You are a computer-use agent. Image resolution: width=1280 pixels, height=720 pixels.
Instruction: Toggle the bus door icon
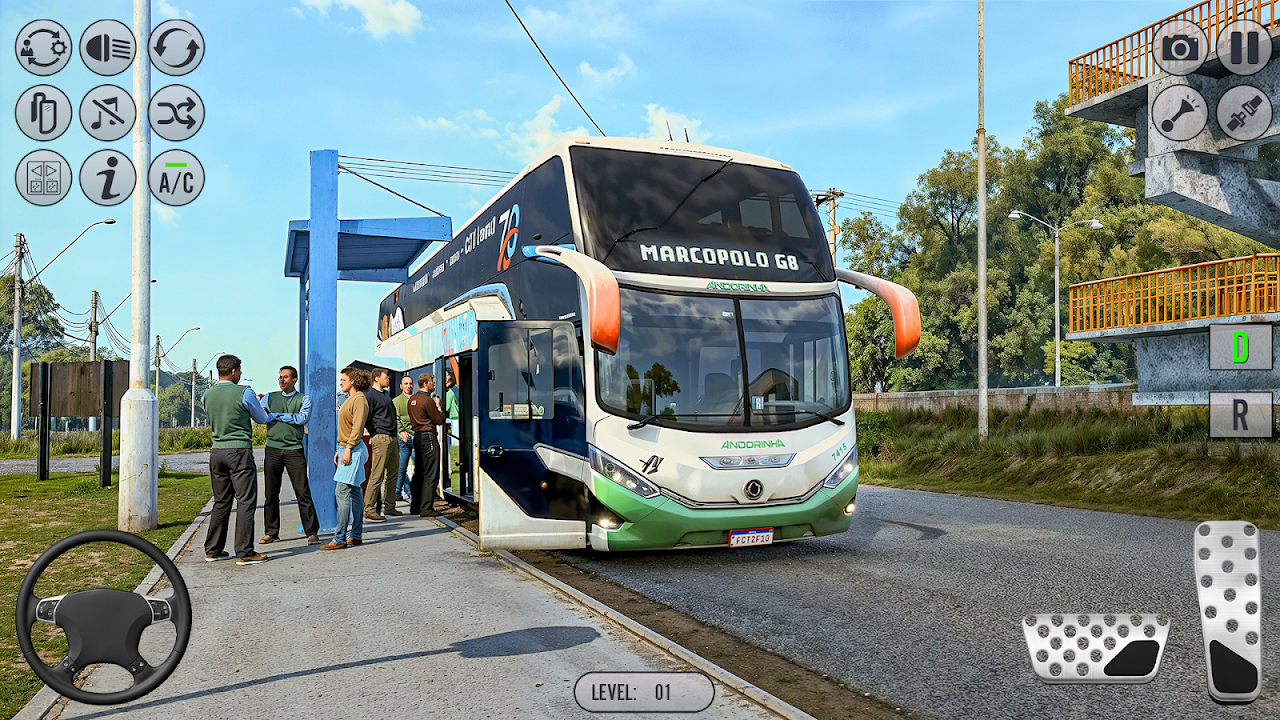[x=43, y=113]
